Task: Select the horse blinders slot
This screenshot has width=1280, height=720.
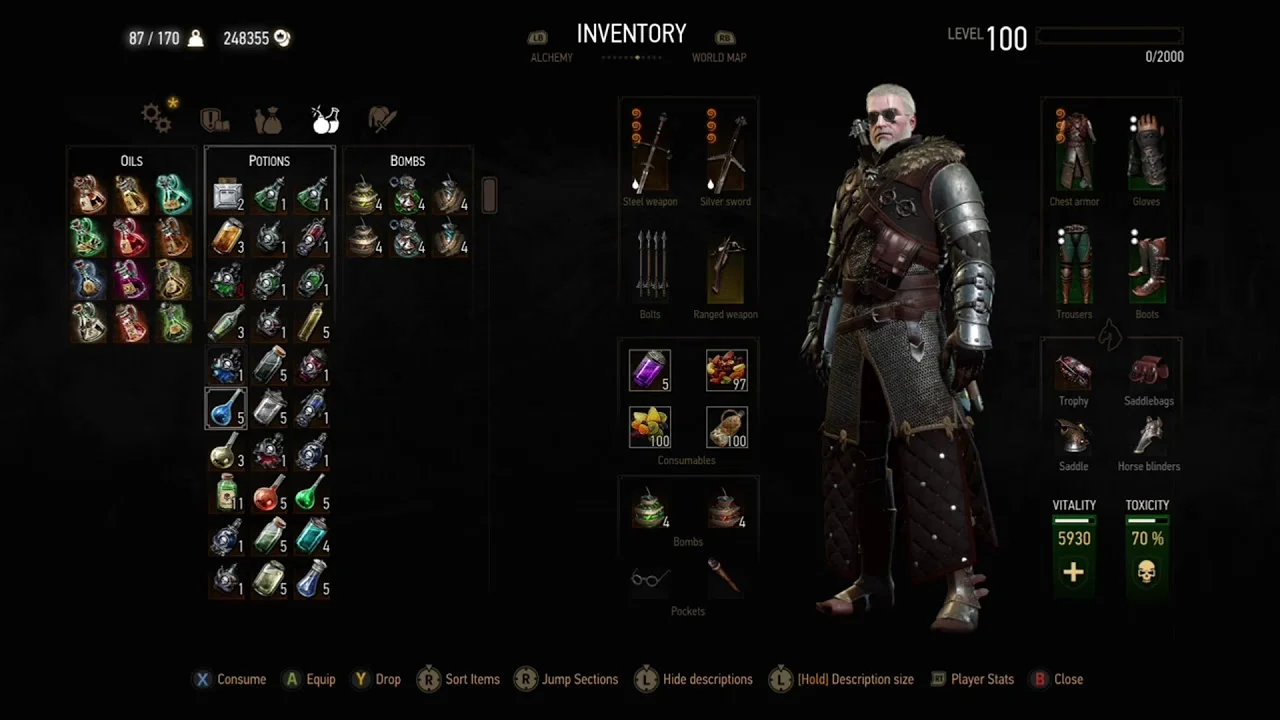Action: tap(1148, 438)
